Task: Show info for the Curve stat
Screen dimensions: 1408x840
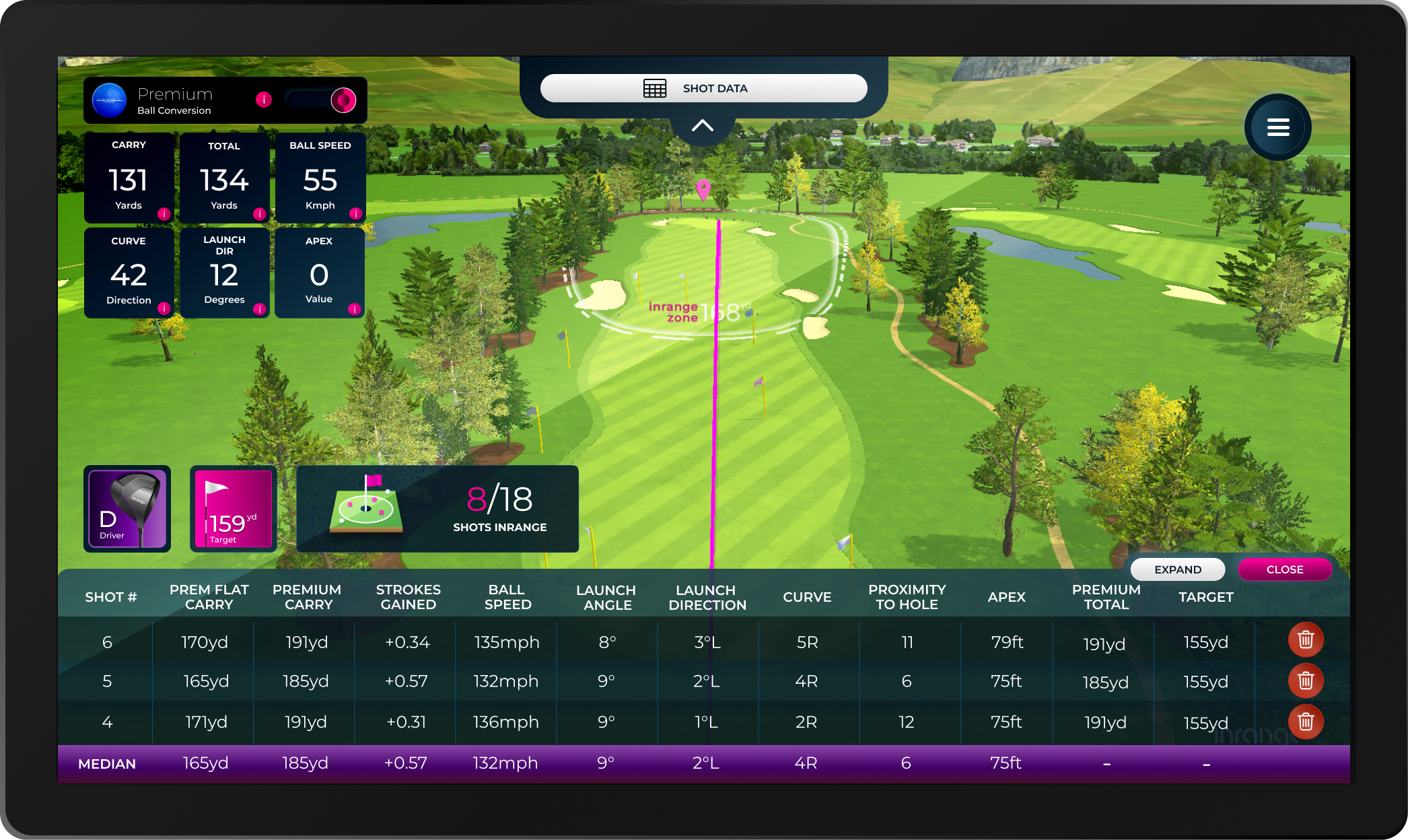Action: (x=164, y=308)
